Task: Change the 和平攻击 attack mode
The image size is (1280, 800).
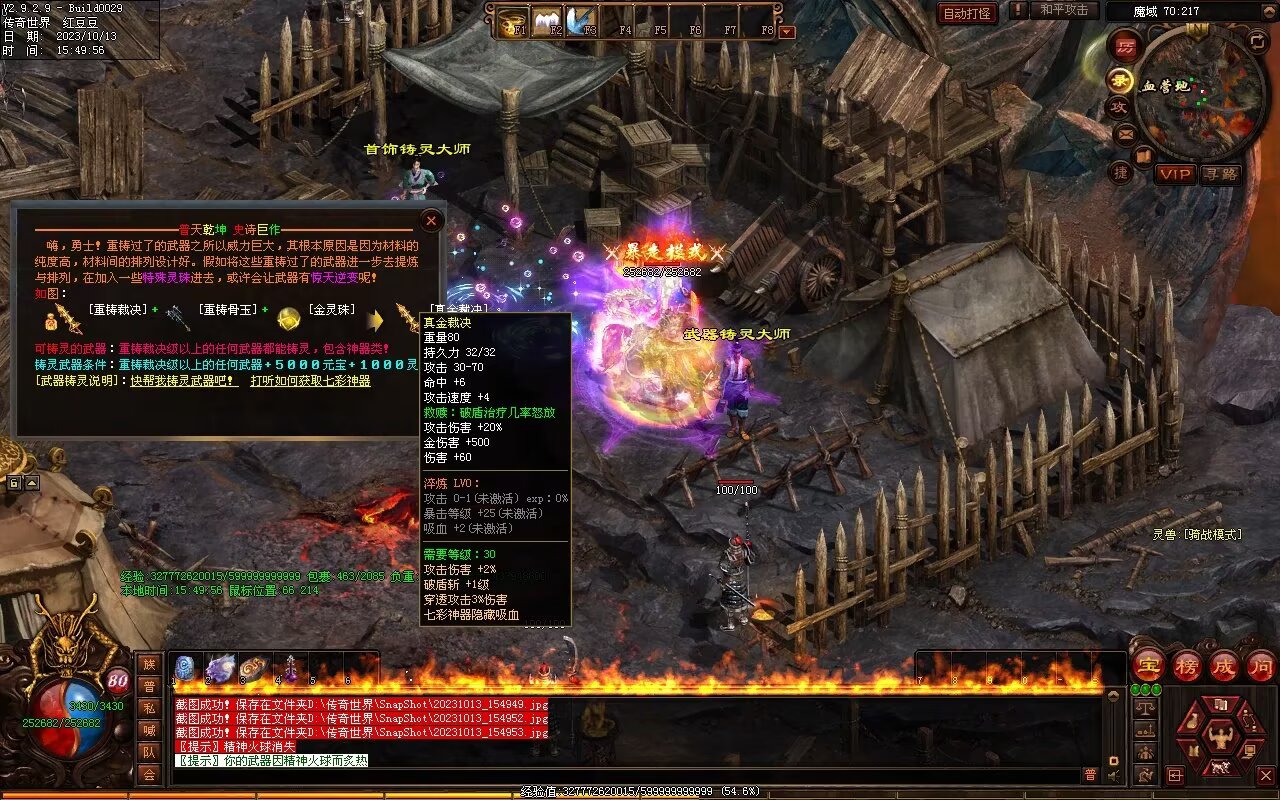Action: [1064, 10]
